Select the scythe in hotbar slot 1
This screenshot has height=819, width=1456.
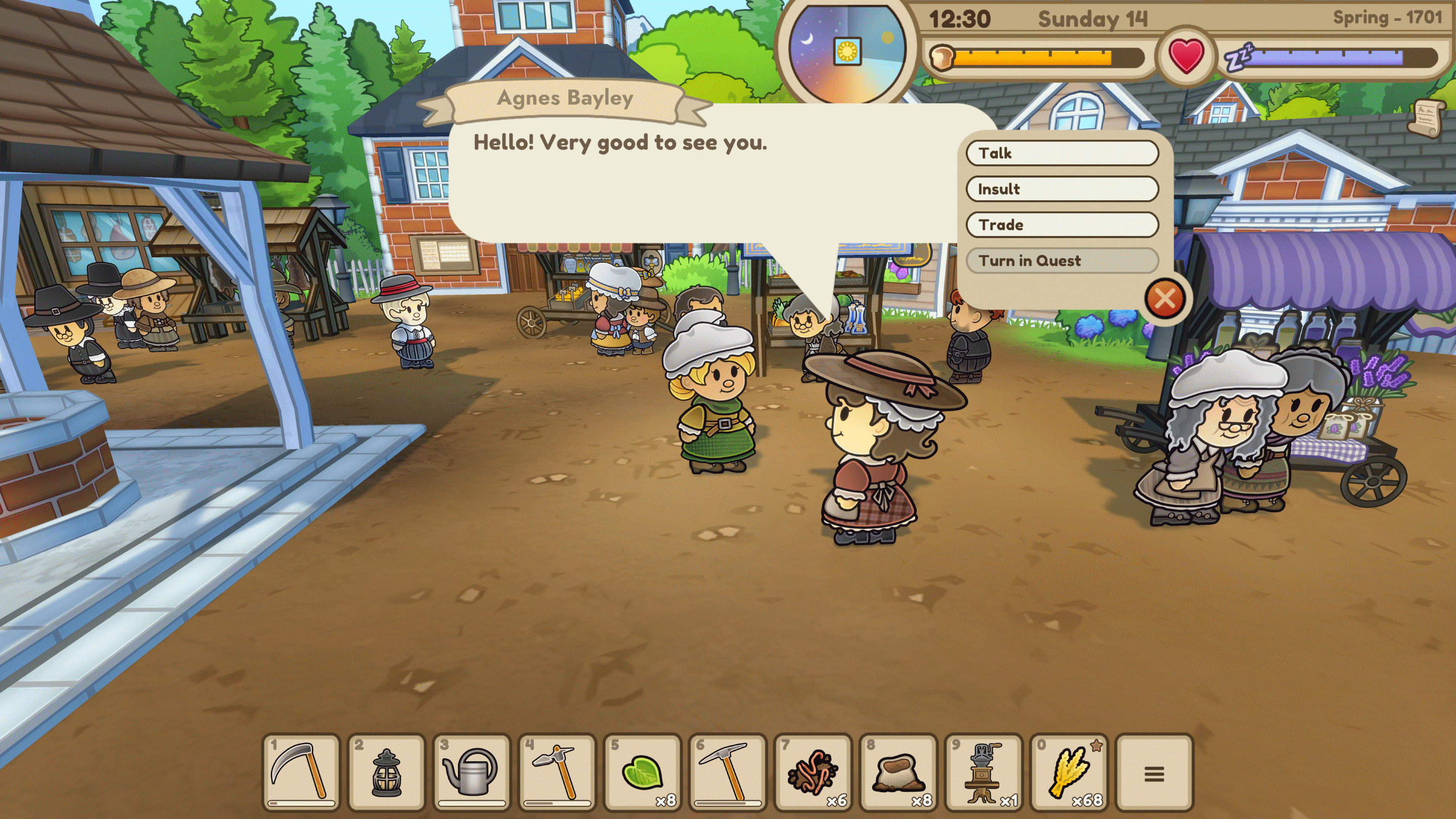point(301,772)
